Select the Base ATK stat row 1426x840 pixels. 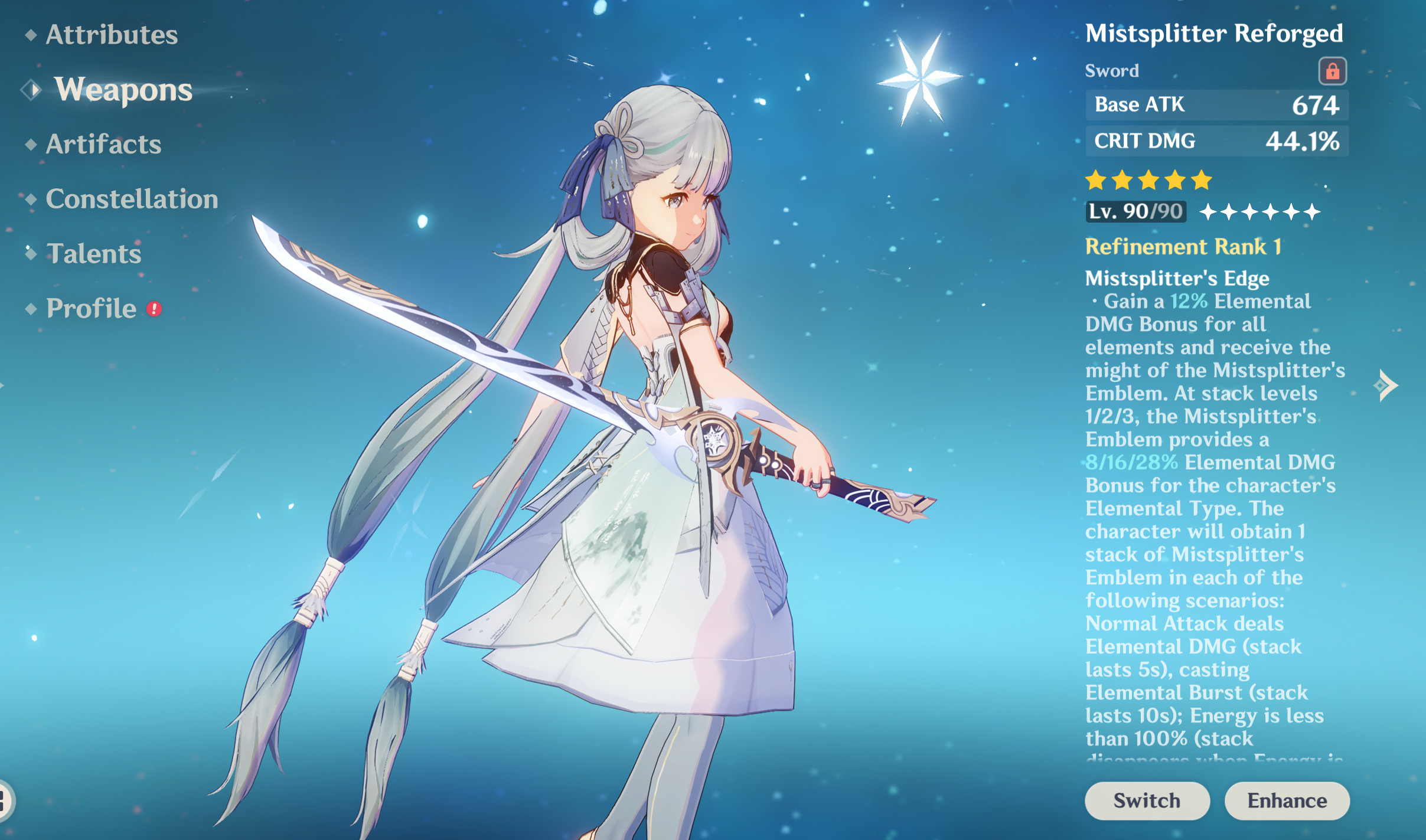tap(1218, 104)
